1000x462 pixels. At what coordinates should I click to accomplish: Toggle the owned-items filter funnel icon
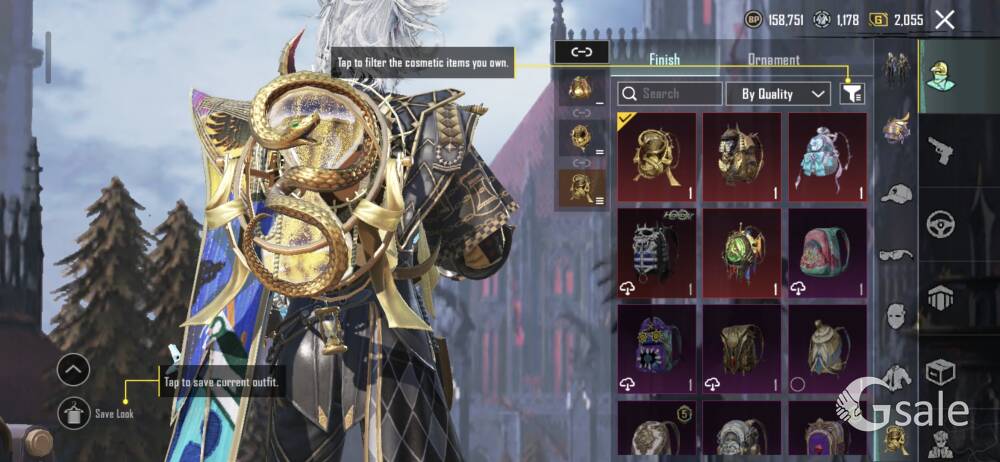click(852, 94)
